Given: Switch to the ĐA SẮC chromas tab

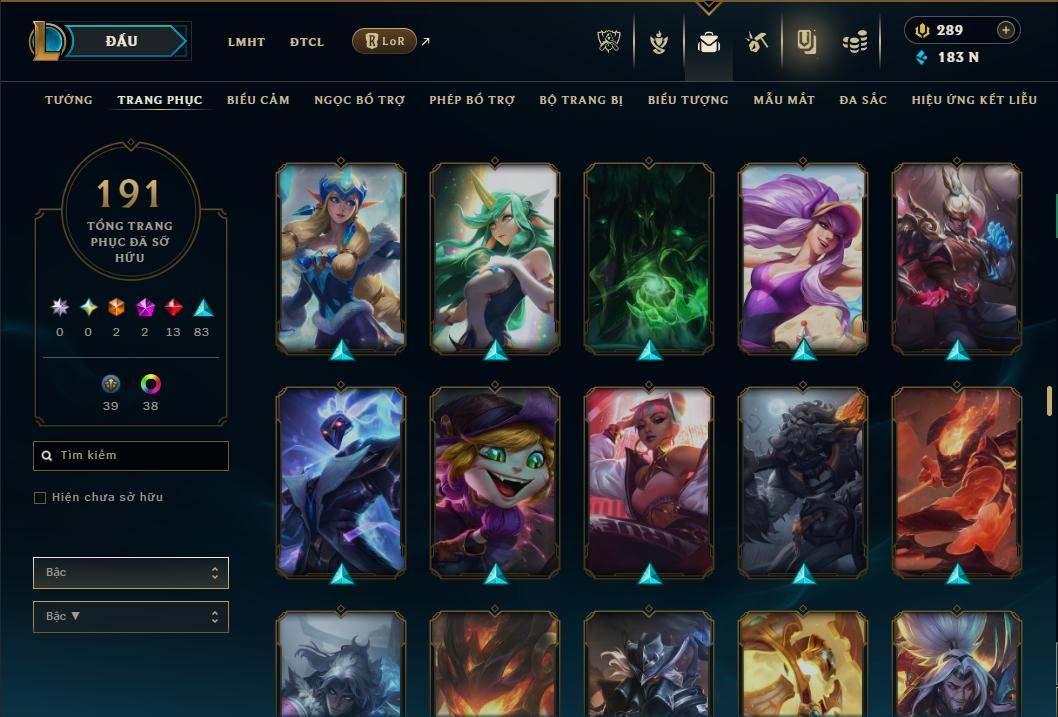Looking at the screenshot, I should [863, 100].
